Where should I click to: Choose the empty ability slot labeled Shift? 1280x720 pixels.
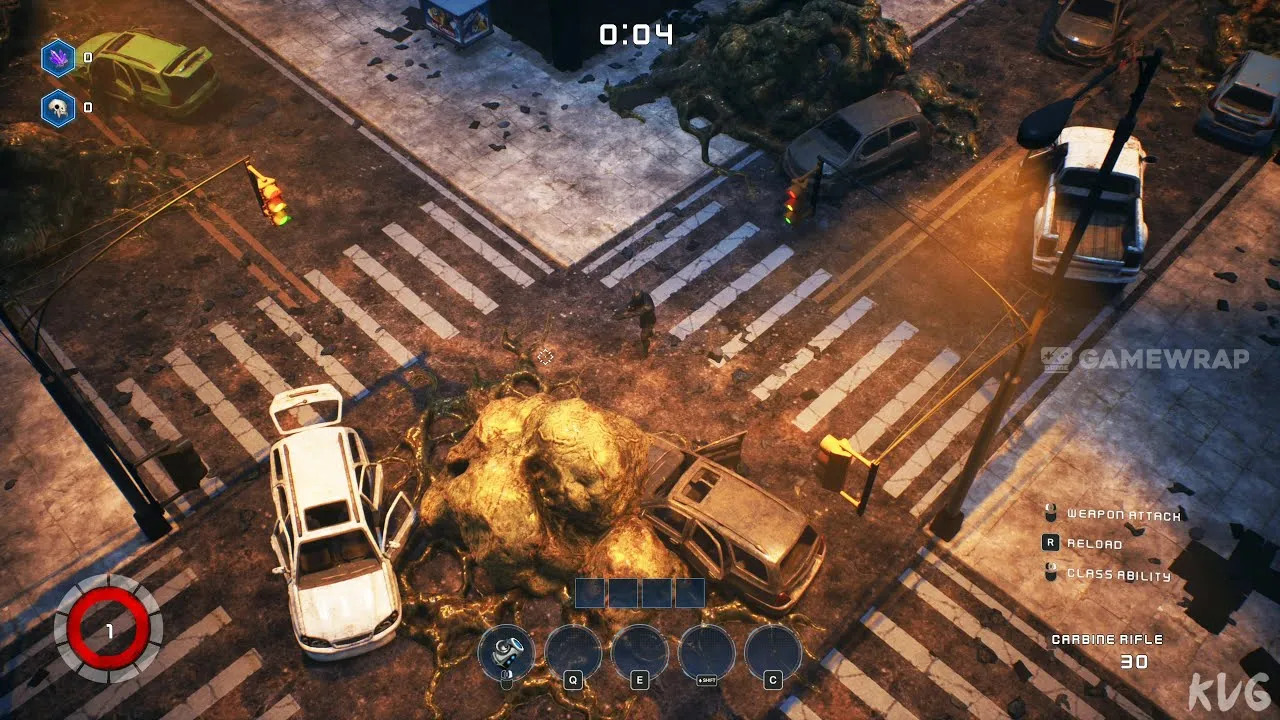click(x=706, y=652)
